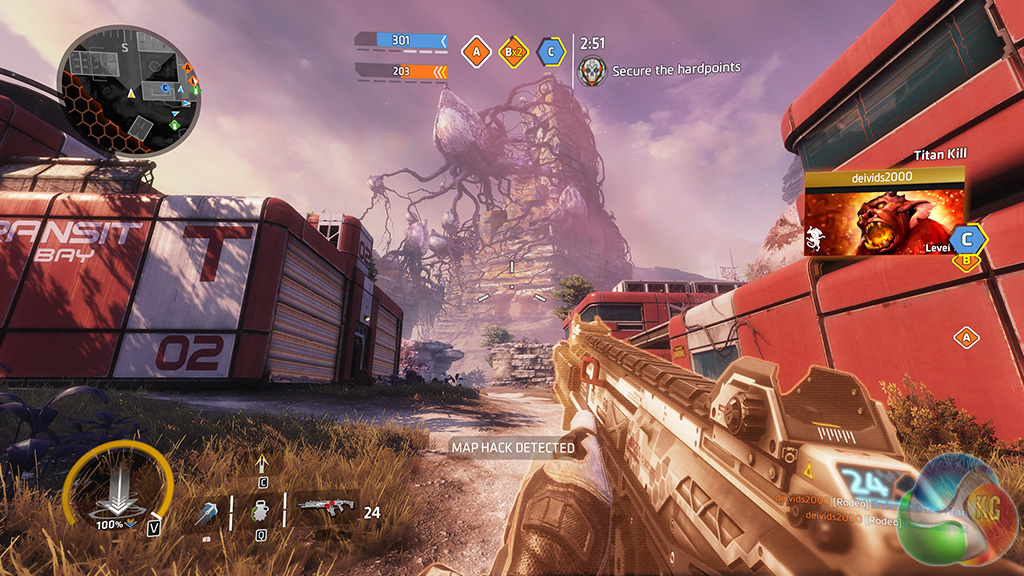Click the yellow boost arrow icon
Viewport: 1024px width, 576px height.
[263, 463]
